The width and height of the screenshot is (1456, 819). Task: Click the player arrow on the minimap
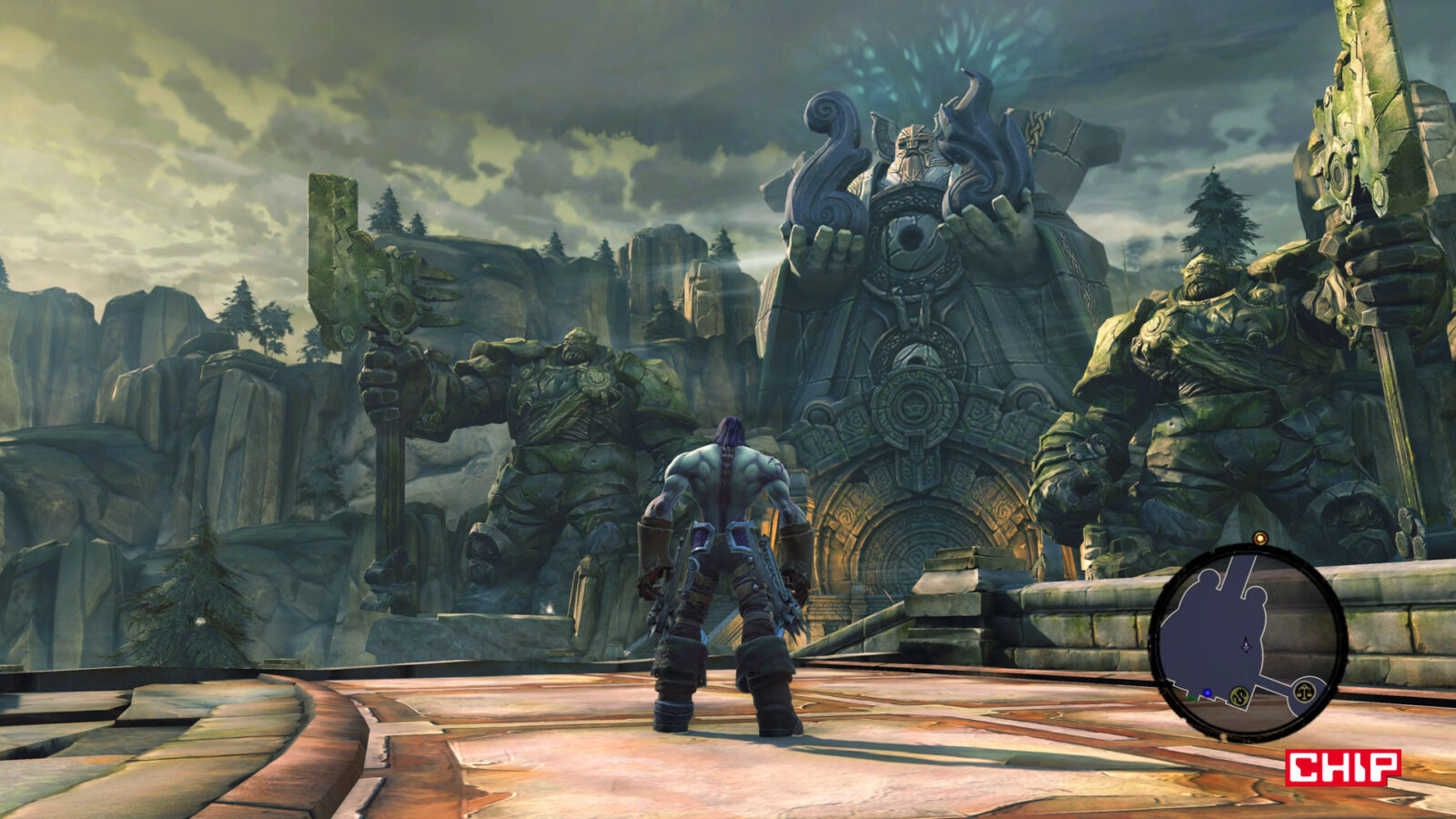1245,645
